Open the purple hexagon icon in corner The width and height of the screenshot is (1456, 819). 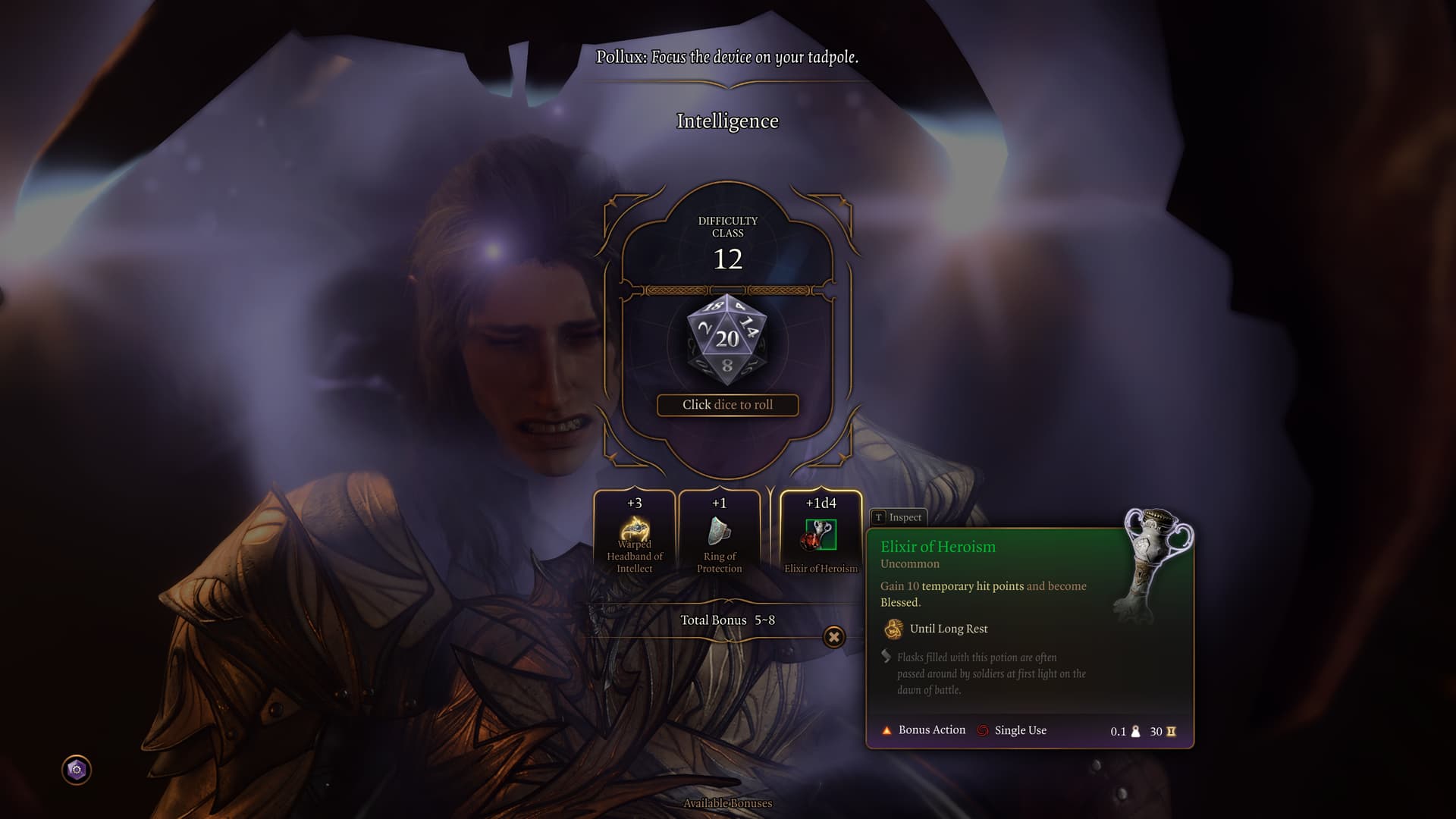[x=77, y=770]
